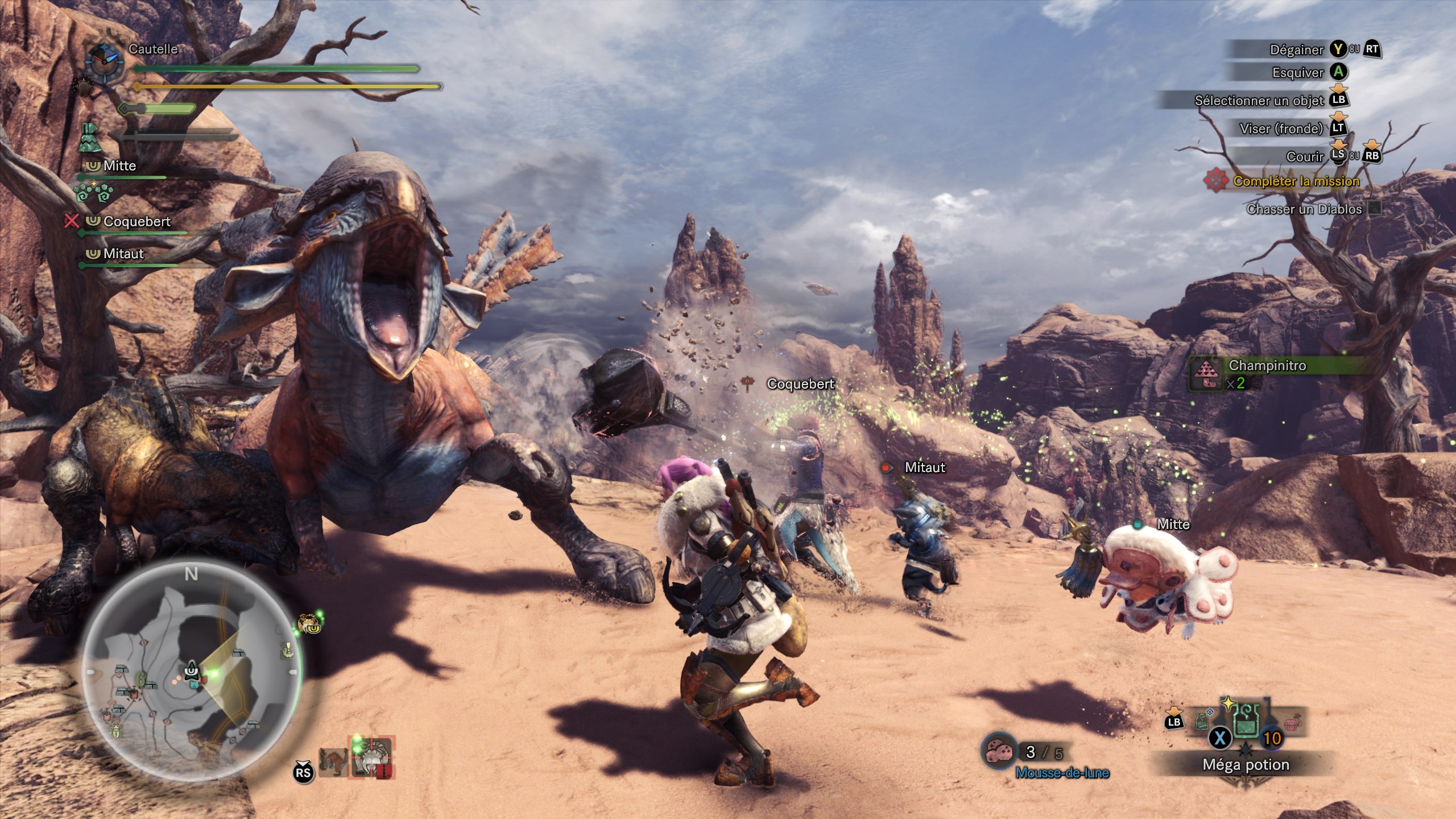Check the Chasser un Diablos objective box
The image size is (1456, 819).
(x=1374, y=208)
